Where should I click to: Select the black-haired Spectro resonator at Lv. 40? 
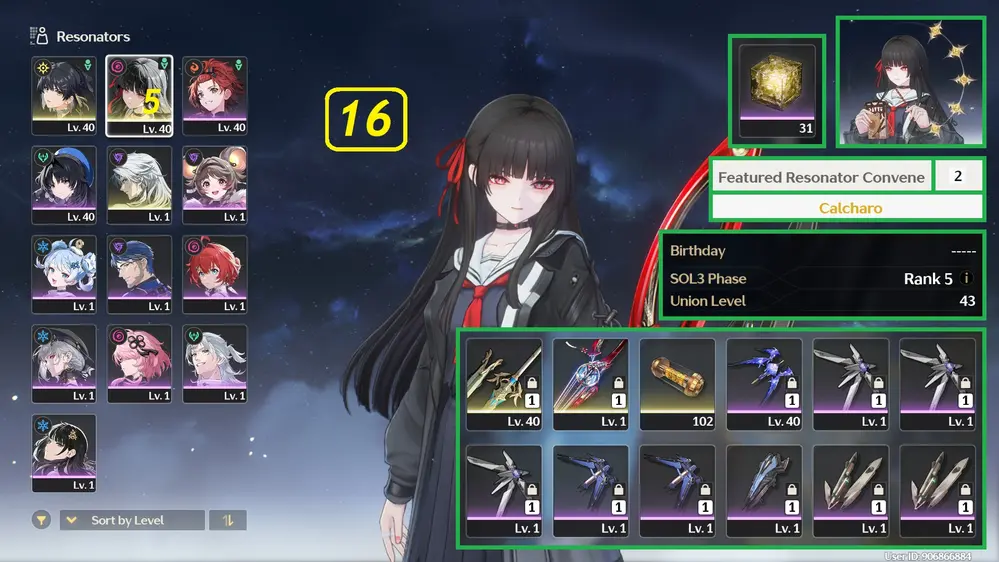tap(64, 95)
